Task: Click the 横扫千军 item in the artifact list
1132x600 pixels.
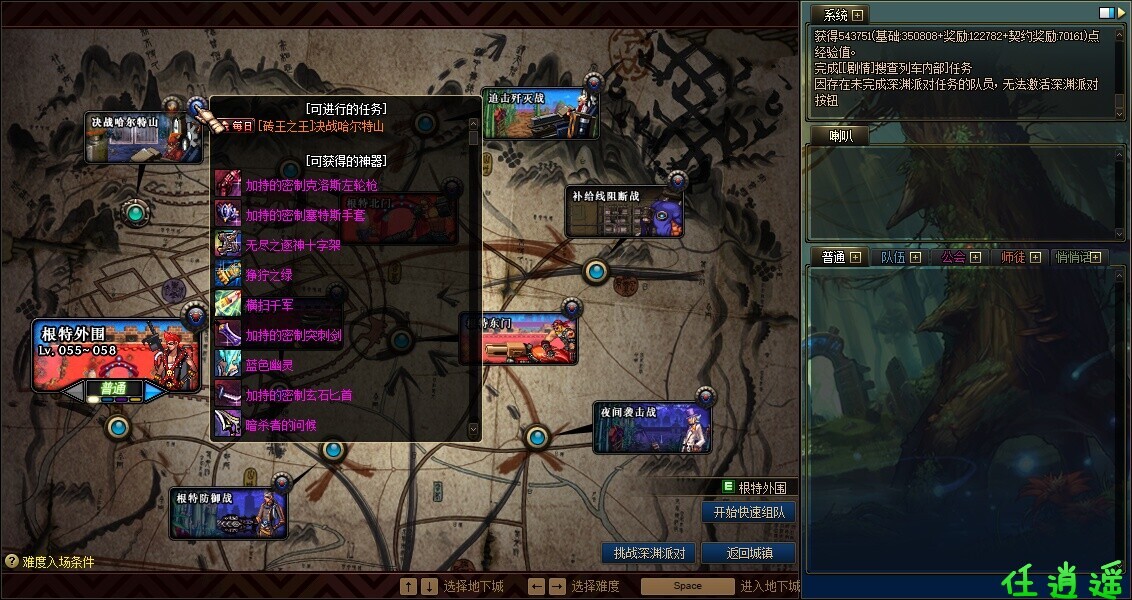Action: [269, 305]
